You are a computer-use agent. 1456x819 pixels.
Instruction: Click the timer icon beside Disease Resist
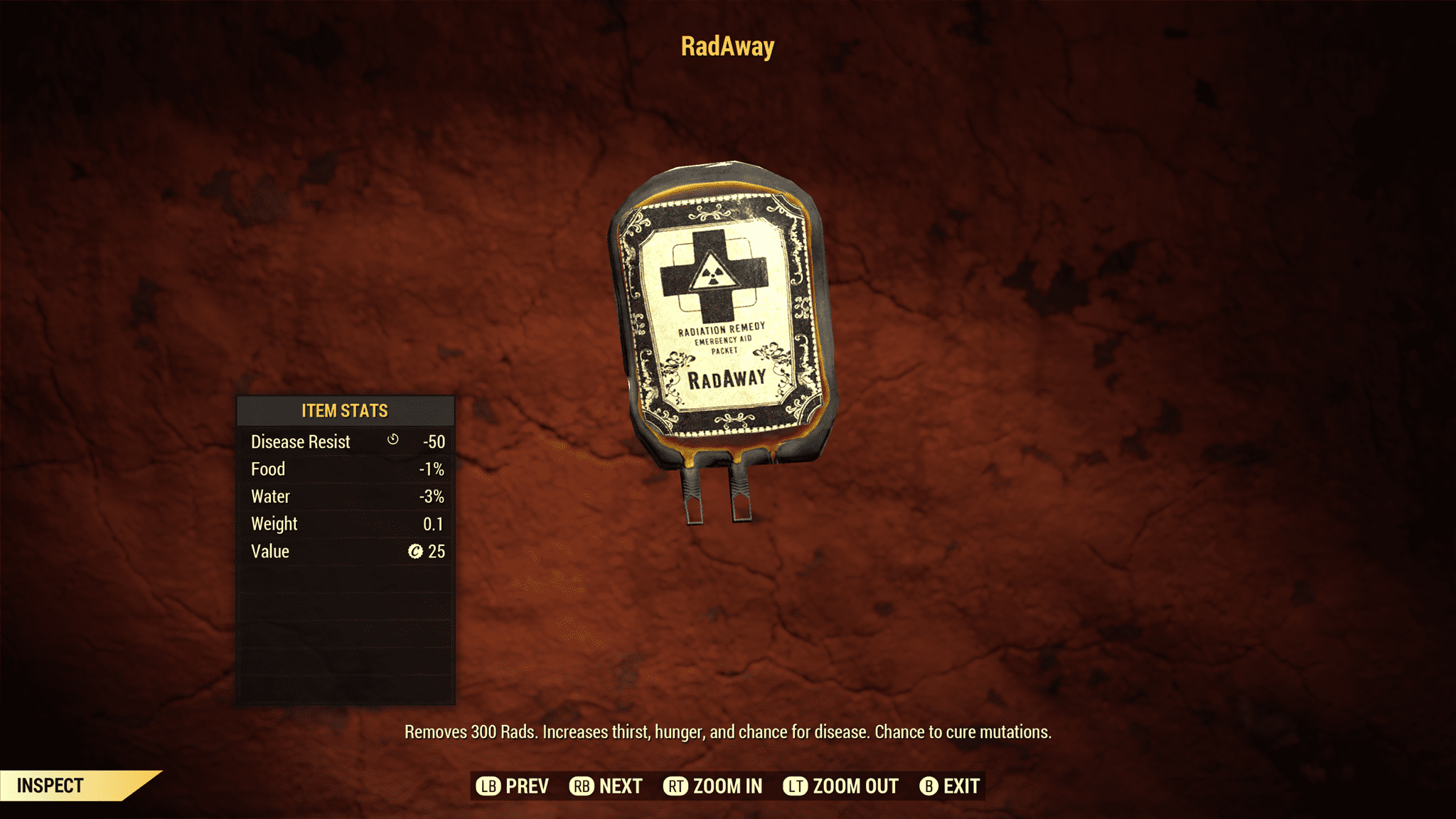tap(391, 441)
